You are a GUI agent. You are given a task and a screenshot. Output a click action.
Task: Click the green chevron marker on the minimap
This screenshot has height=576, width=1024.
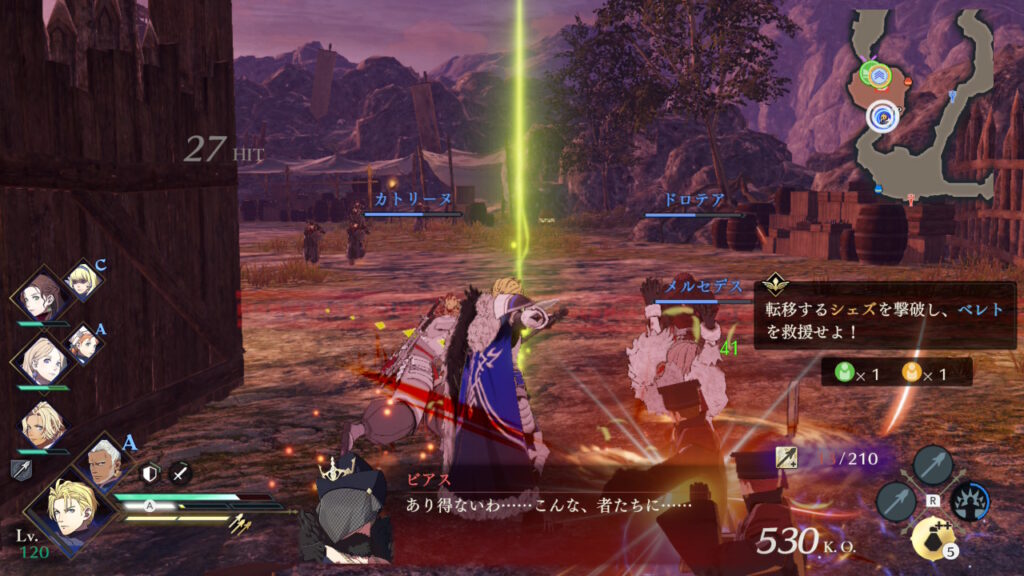878,72
